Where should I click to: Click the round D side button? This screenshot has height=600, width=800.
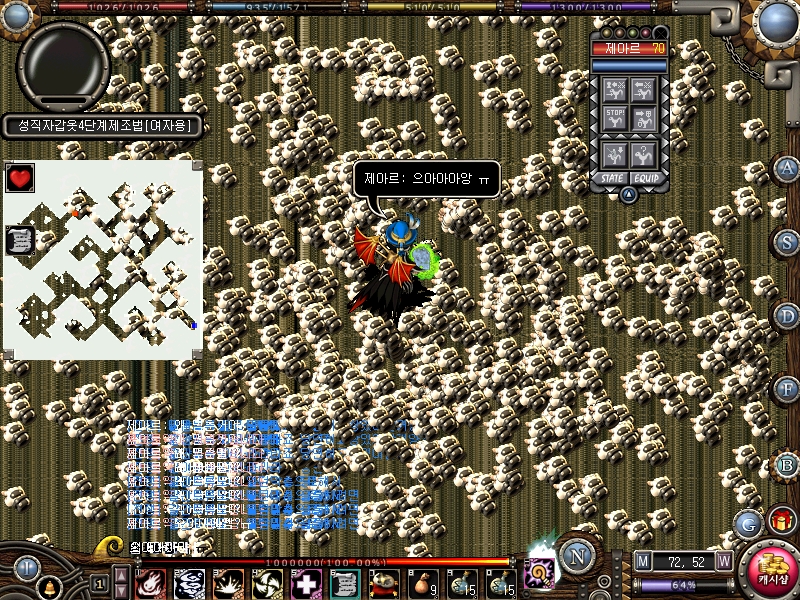pyautogui.click(x=787, y=316)
